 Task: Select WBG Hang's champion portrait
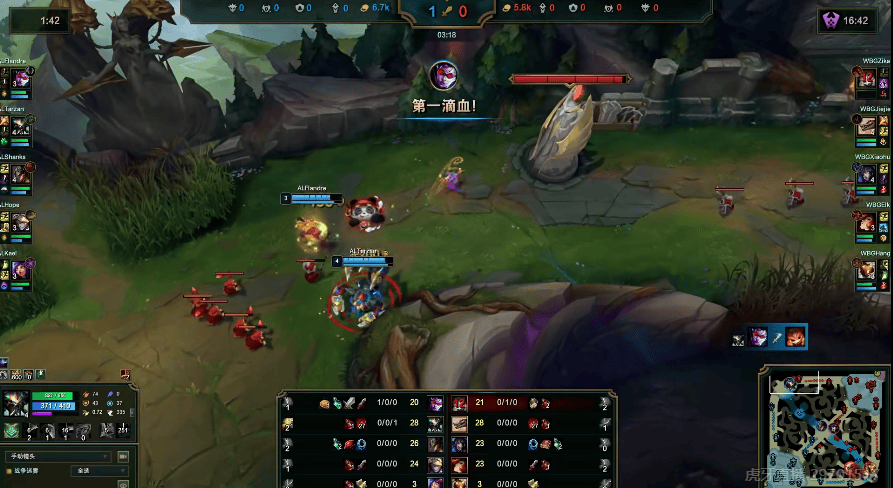pyautogui.click(x=867, y=270)
